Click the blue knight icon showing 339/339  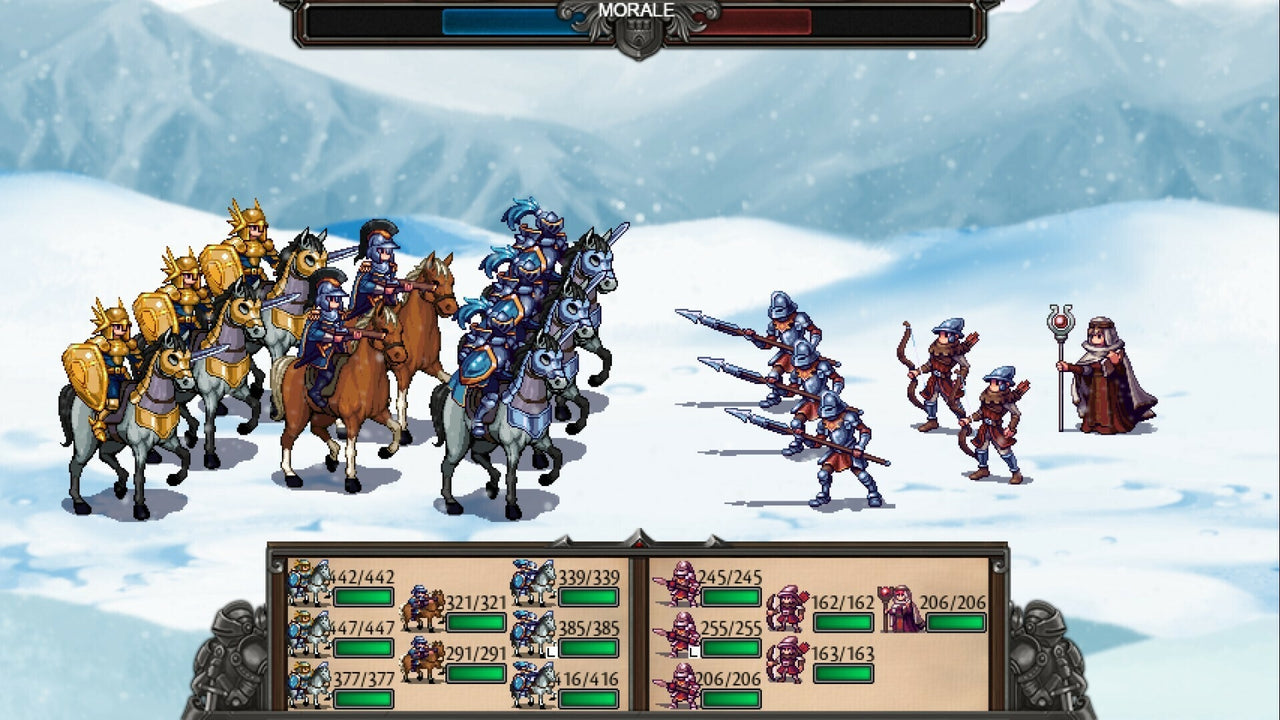click(x=535, y=583)
